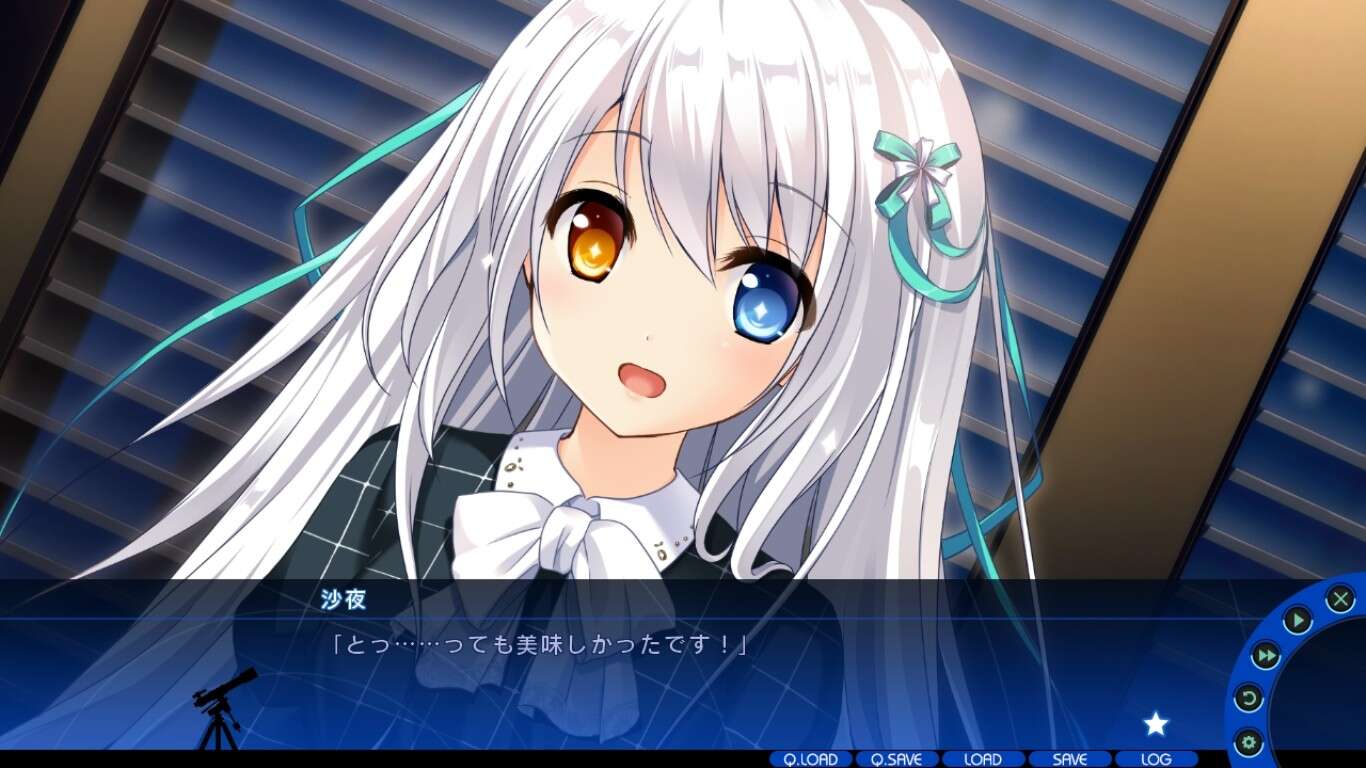This screenshot has width=1366, height=768.
Task: Quick save using the Q.SAVE button
Action: [898, 760]
